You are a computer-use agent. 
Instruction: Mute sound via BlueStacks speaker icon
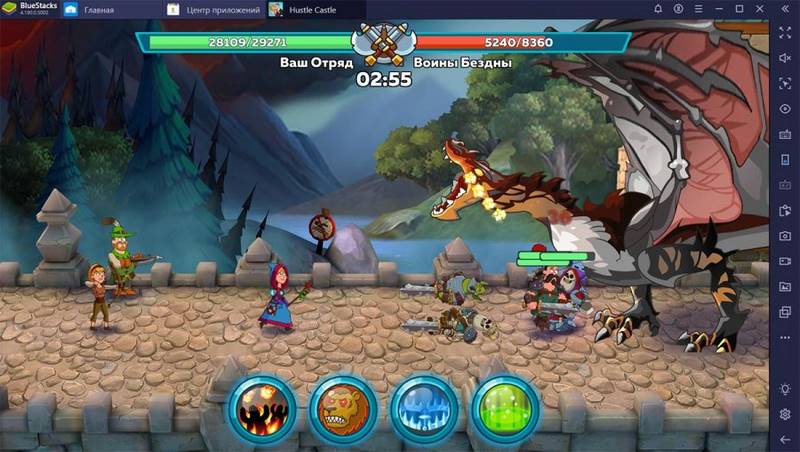tap(786, 58)
